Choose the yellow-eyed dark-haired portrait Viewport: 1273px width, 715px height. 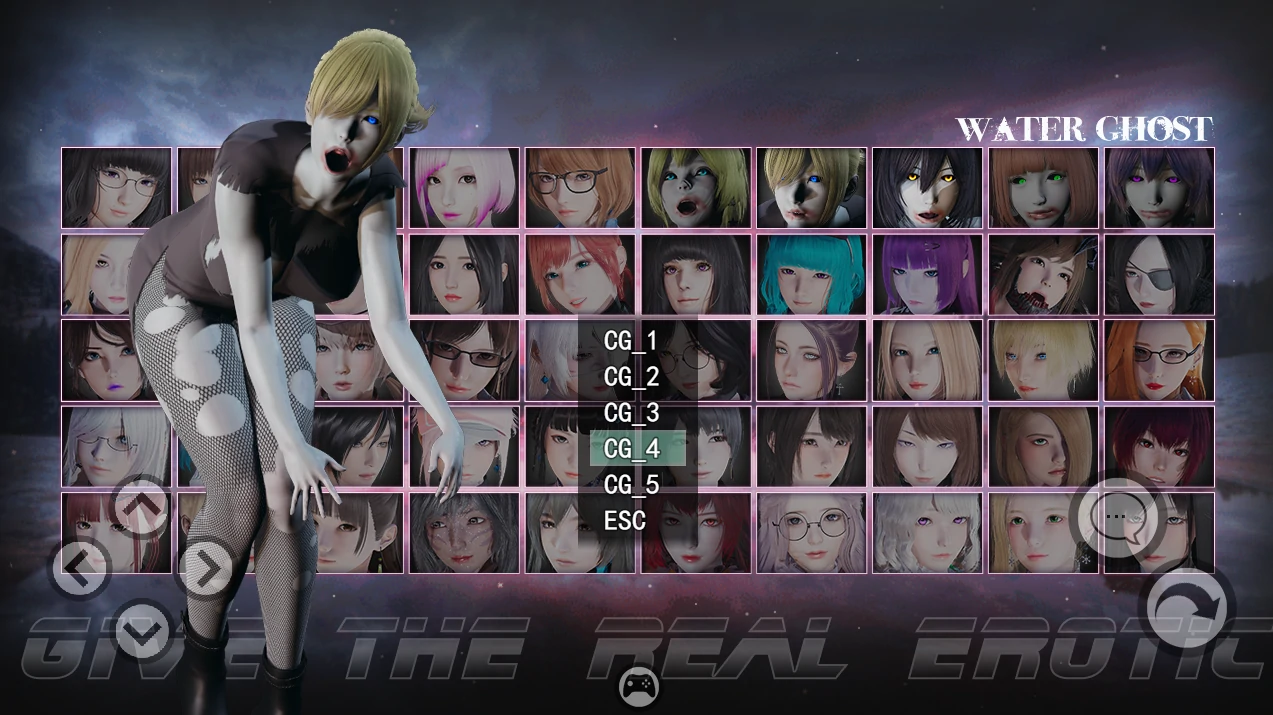[927, 188]
